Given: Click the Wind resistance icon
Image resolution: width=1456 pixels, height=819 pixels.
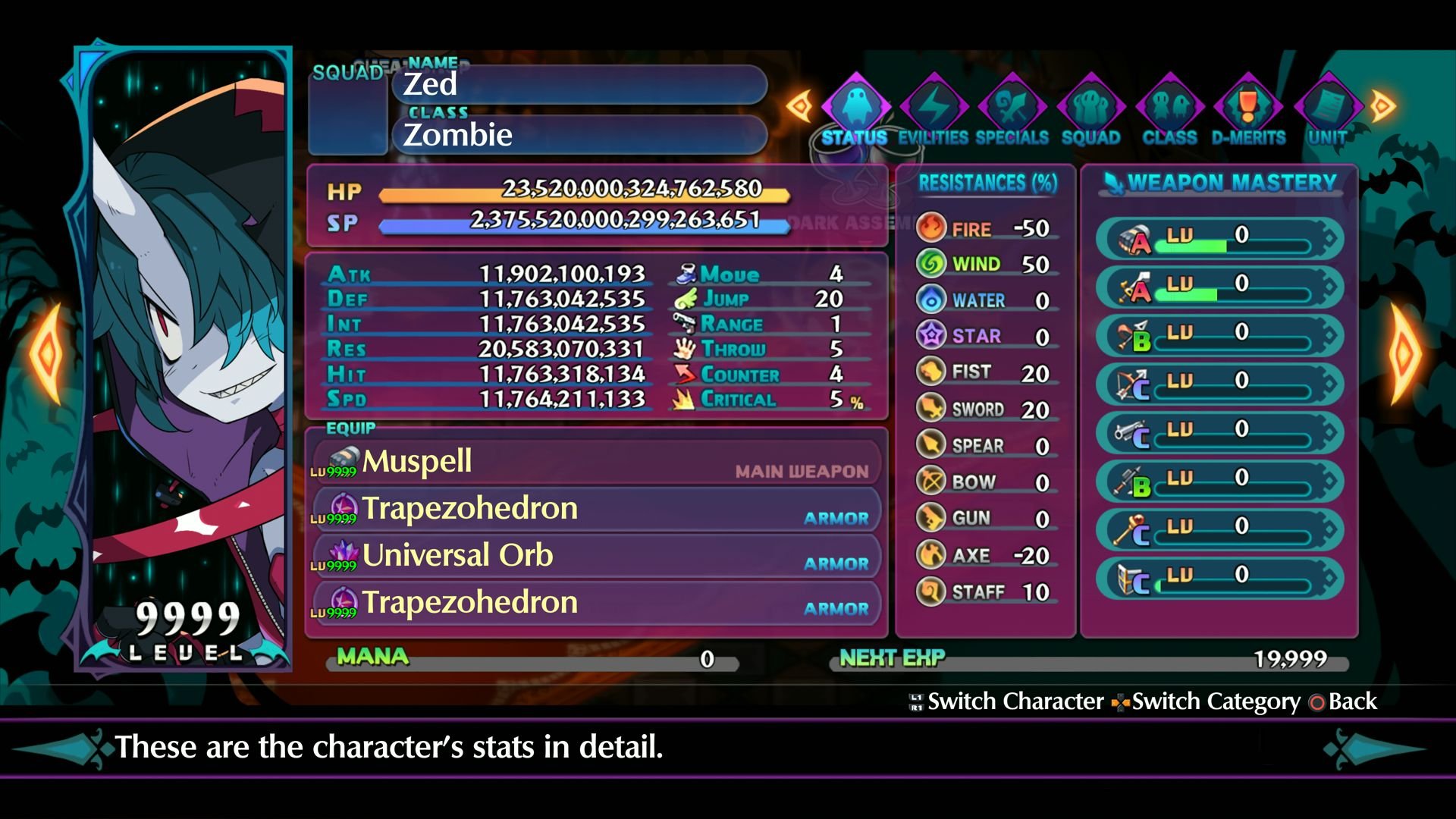Looking at the screenshot, I should (x=933, y=264).
